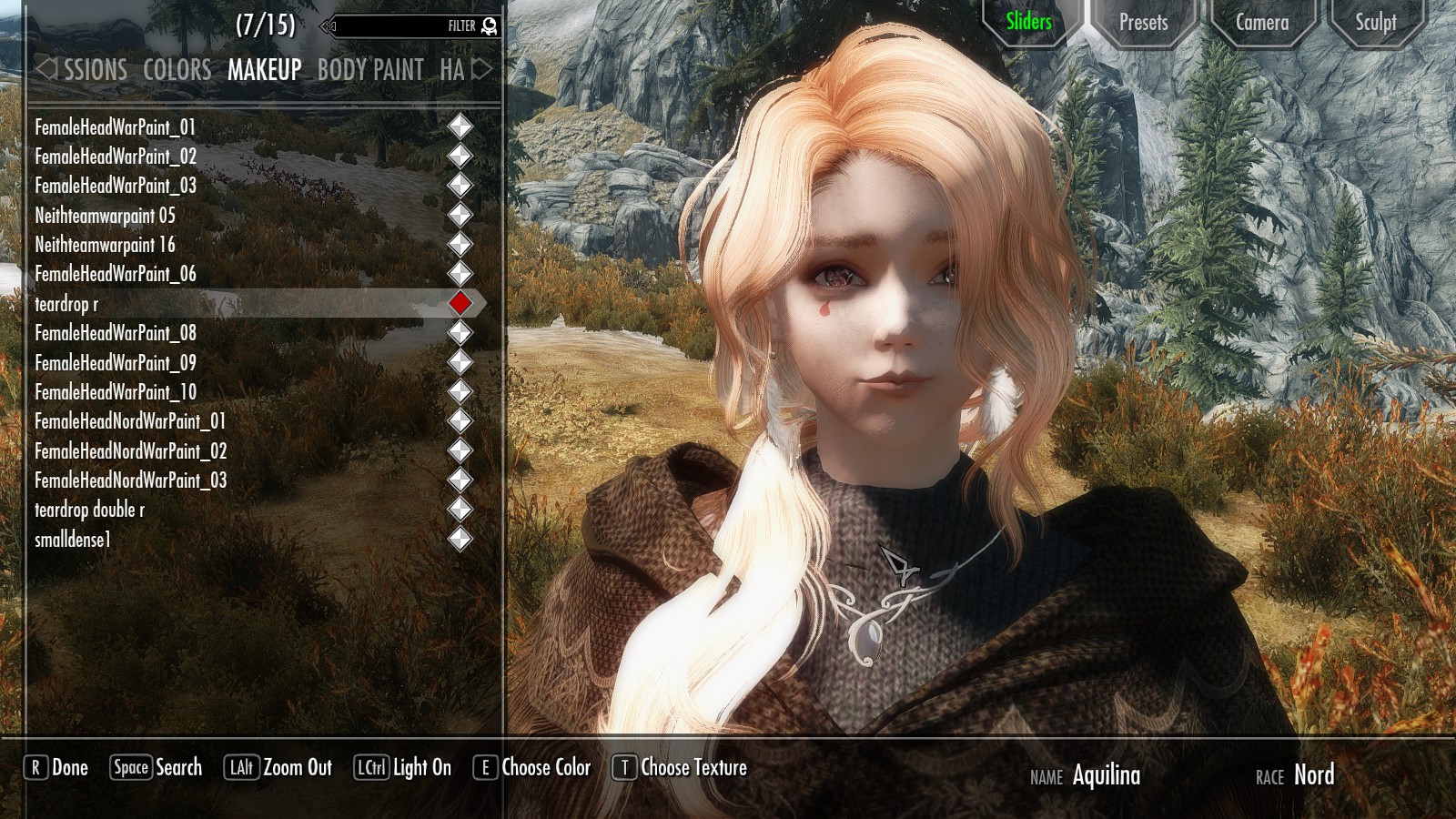Select the smalldense1 entry

[x=73, y=540]
